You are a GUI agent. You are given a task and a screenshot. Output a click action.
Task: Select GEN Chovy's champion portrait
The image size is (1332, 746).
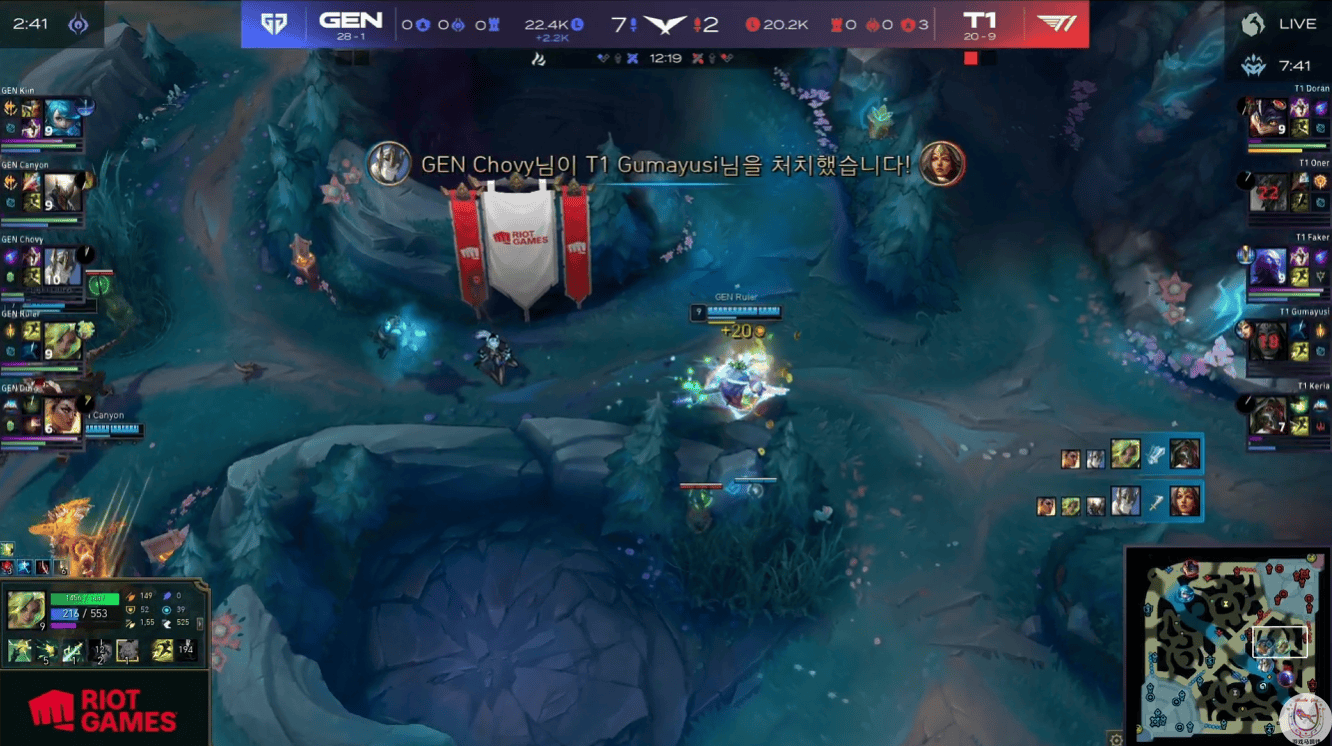(x=62, y=267)
